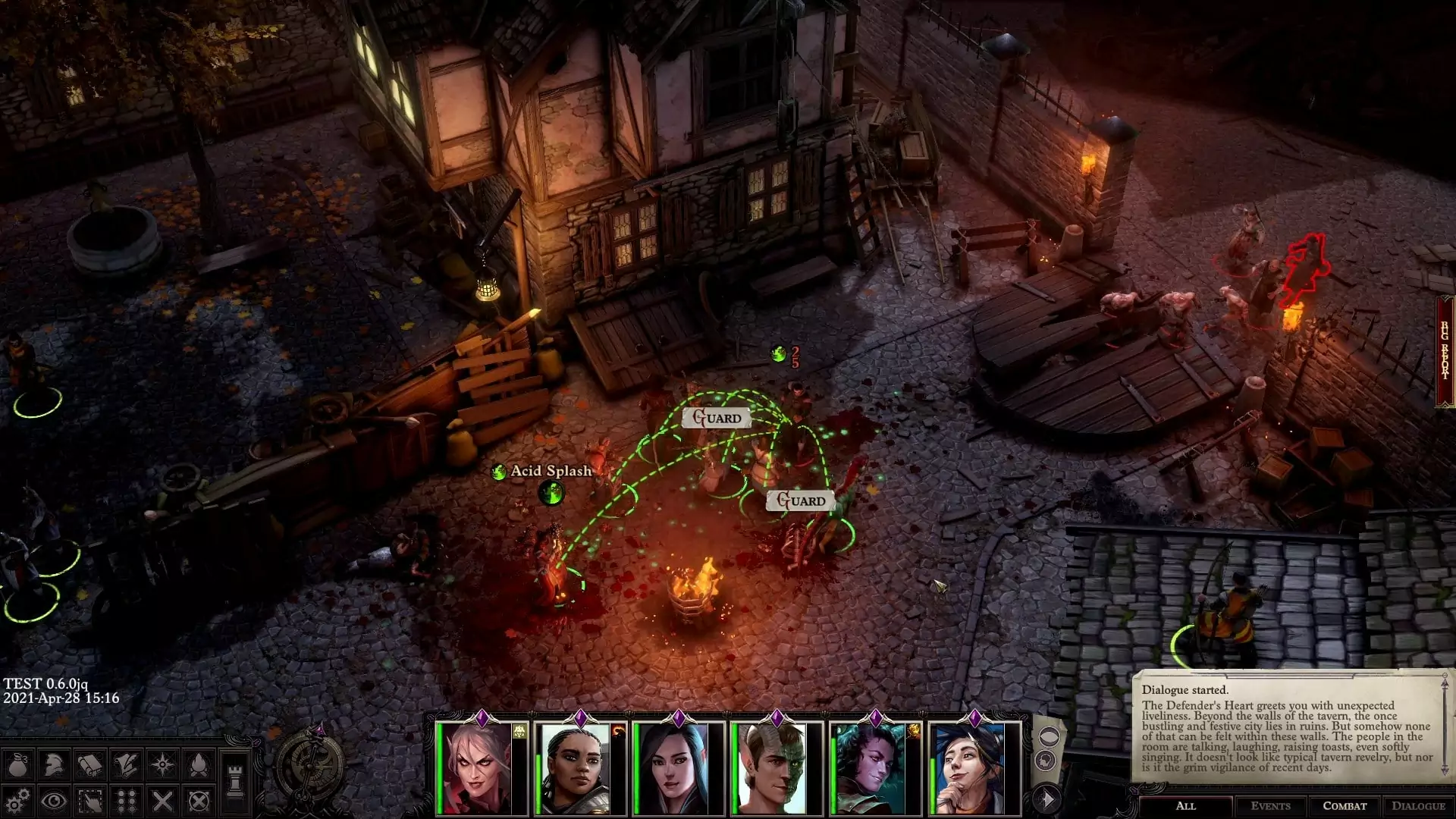Open the inventory bag icon
This screenshot has height=819, width=1456.
(18, 765)
